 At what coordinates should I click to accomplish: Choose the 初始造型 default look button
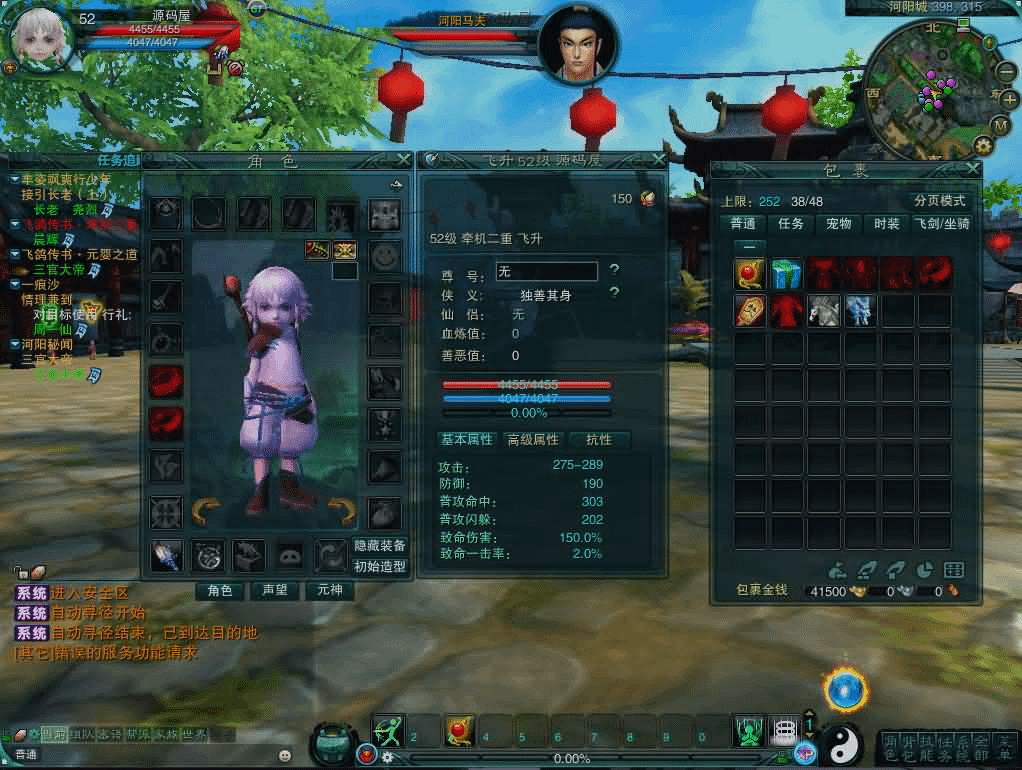tap(380, 566)
